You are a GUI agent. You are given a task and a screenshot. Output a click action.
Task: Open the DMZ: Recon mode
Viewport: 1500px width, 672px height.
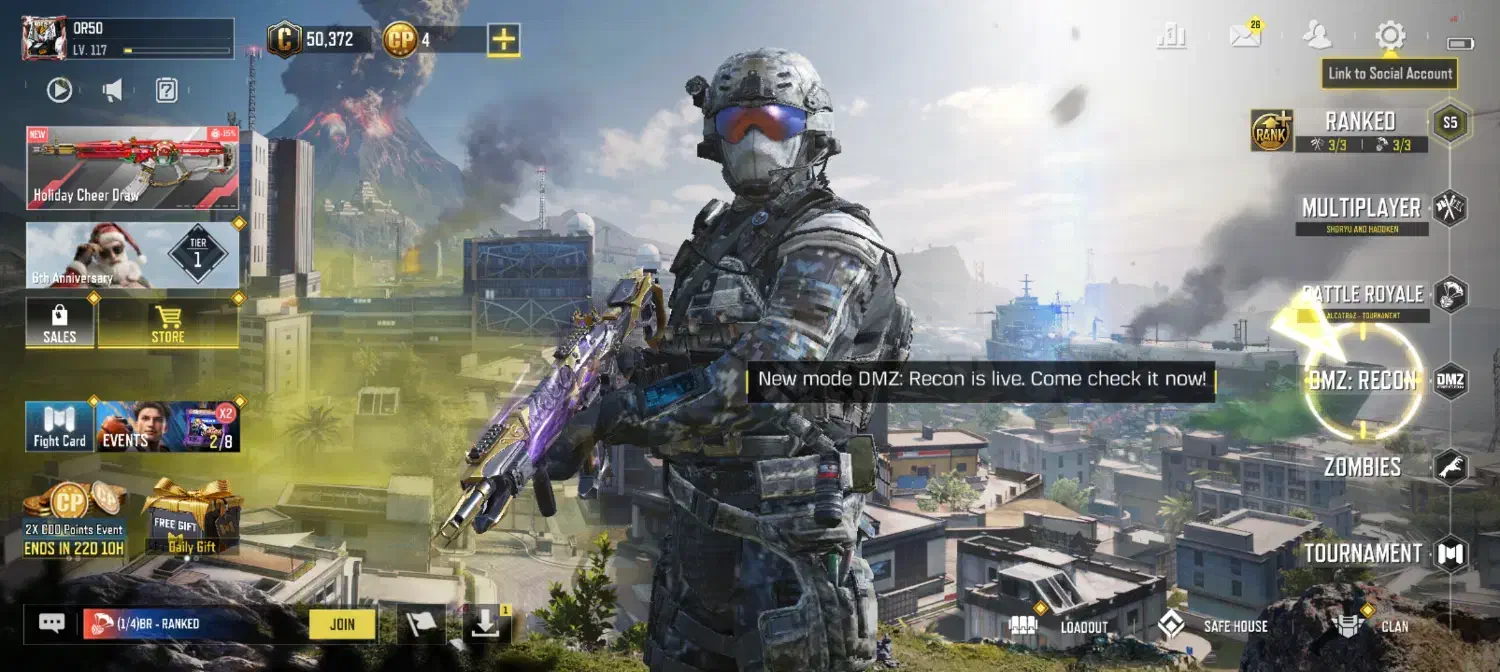(1362, 381)
